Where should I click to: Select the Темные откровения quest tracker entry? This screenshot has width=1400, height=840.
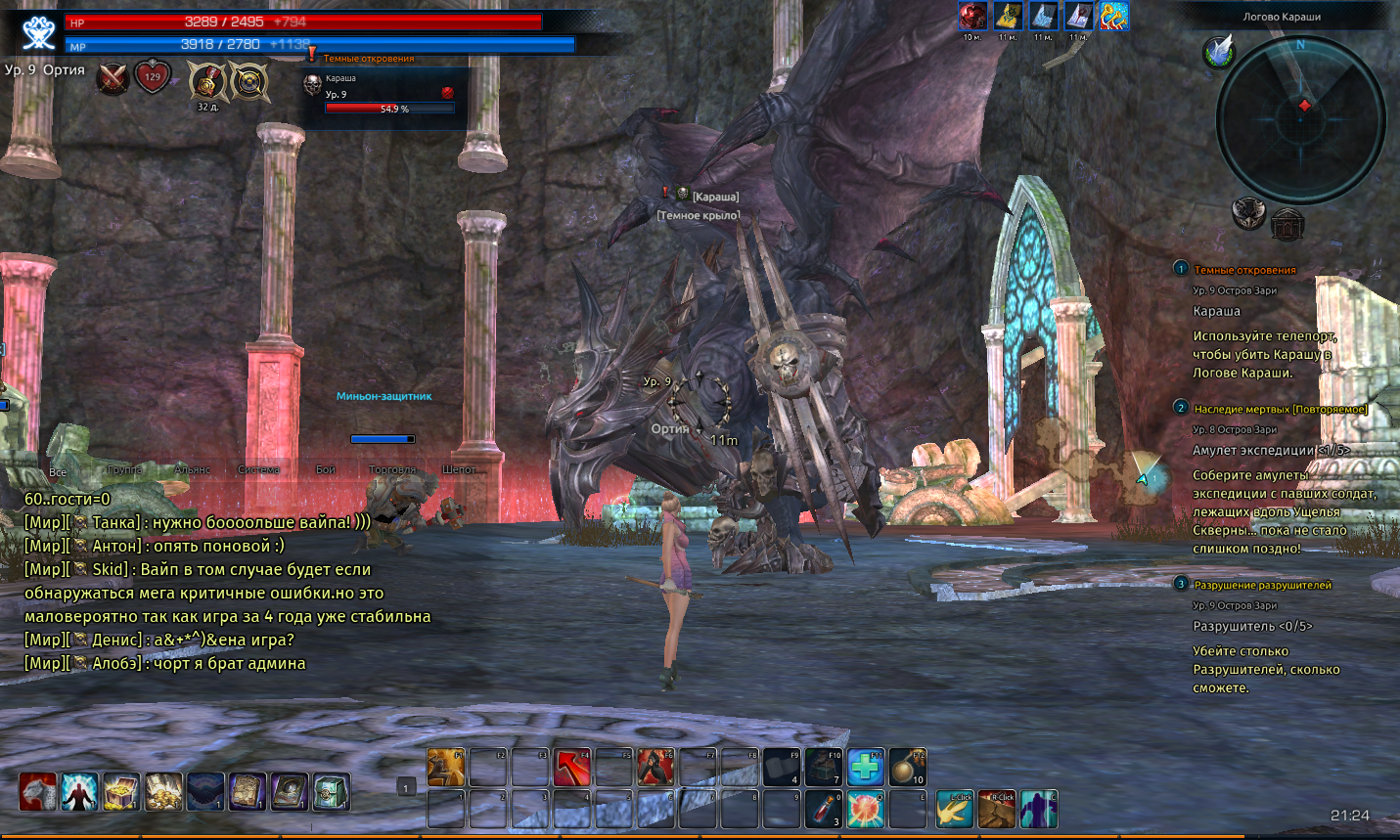[1244, 270]
